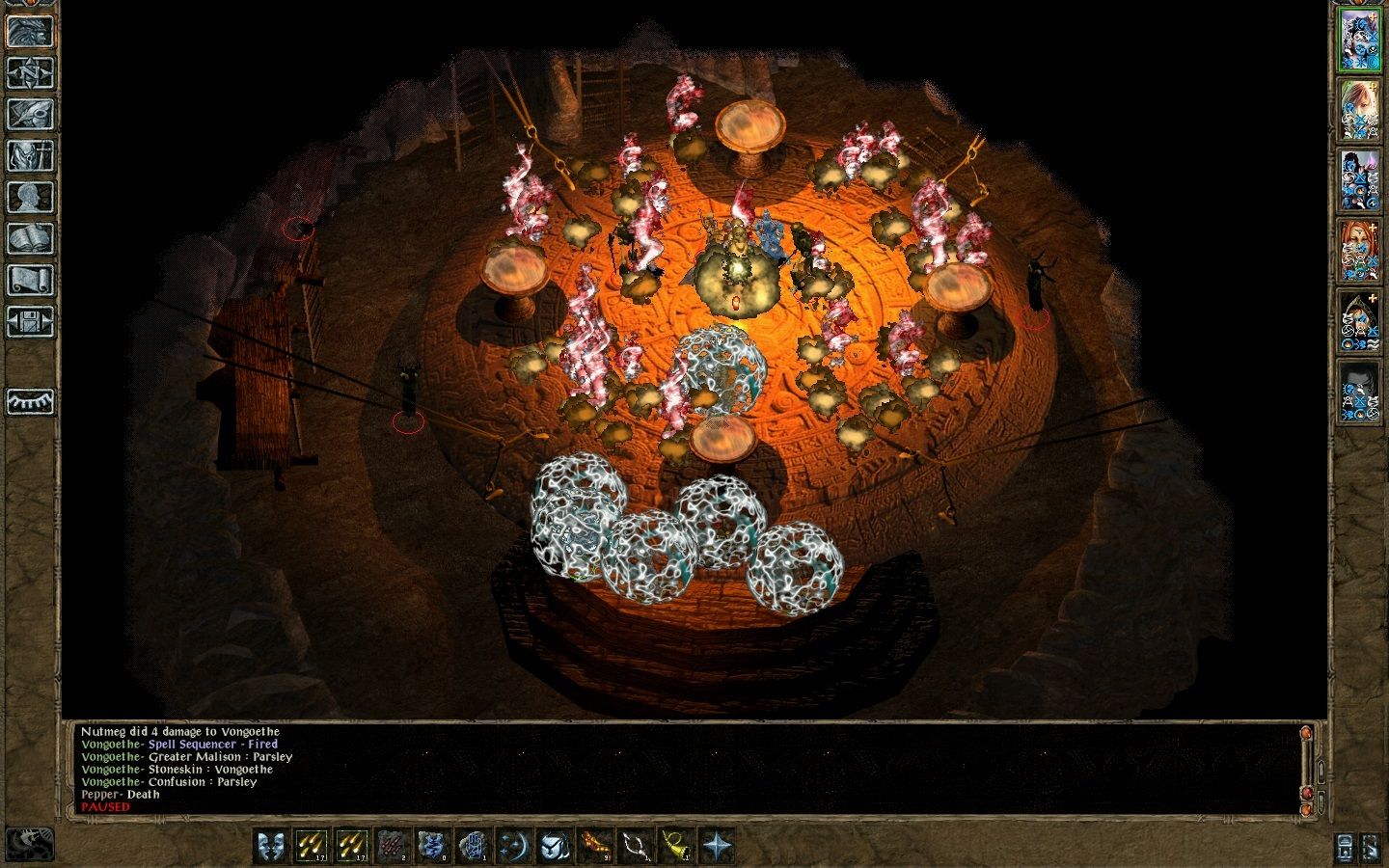The height and width of the screenshot is (868, 1389).
Task: Return to game view via top-left sidebar button
Action: pyautogui.click(x=30, y=31)
